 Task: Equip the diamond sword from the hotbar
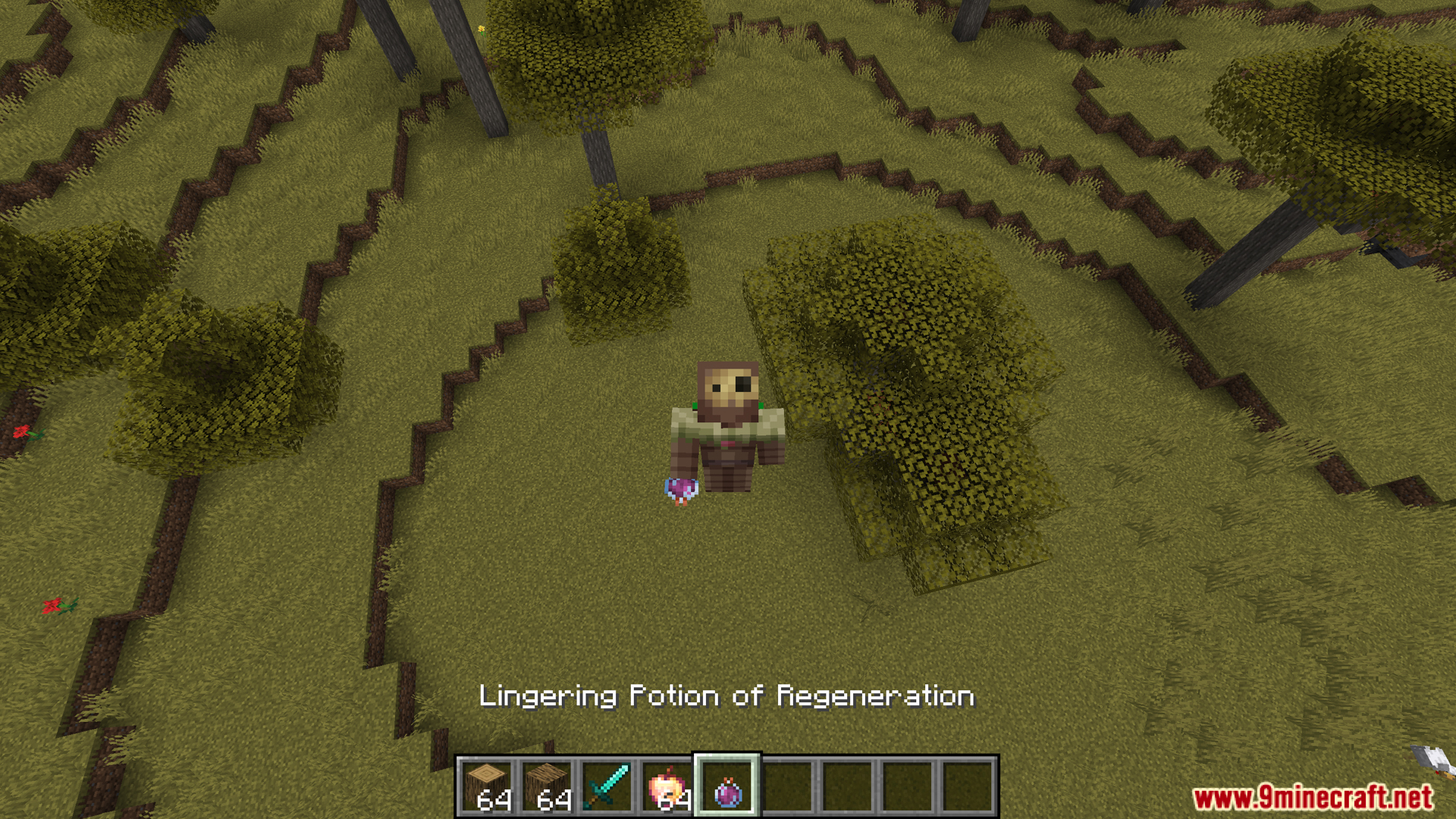tap(607, 786)
